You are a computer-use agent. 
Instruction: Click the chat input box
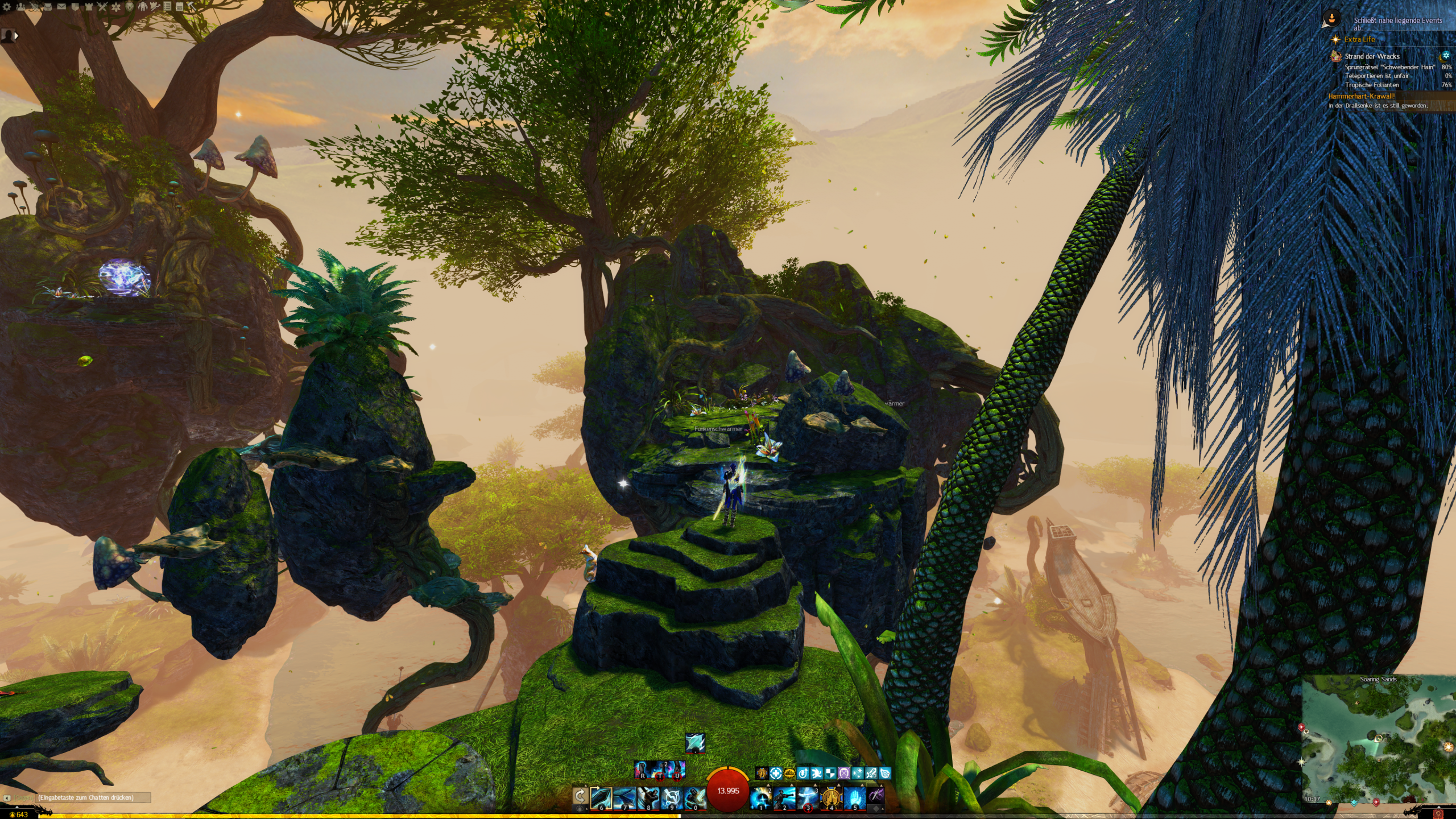tap(91, 798)
